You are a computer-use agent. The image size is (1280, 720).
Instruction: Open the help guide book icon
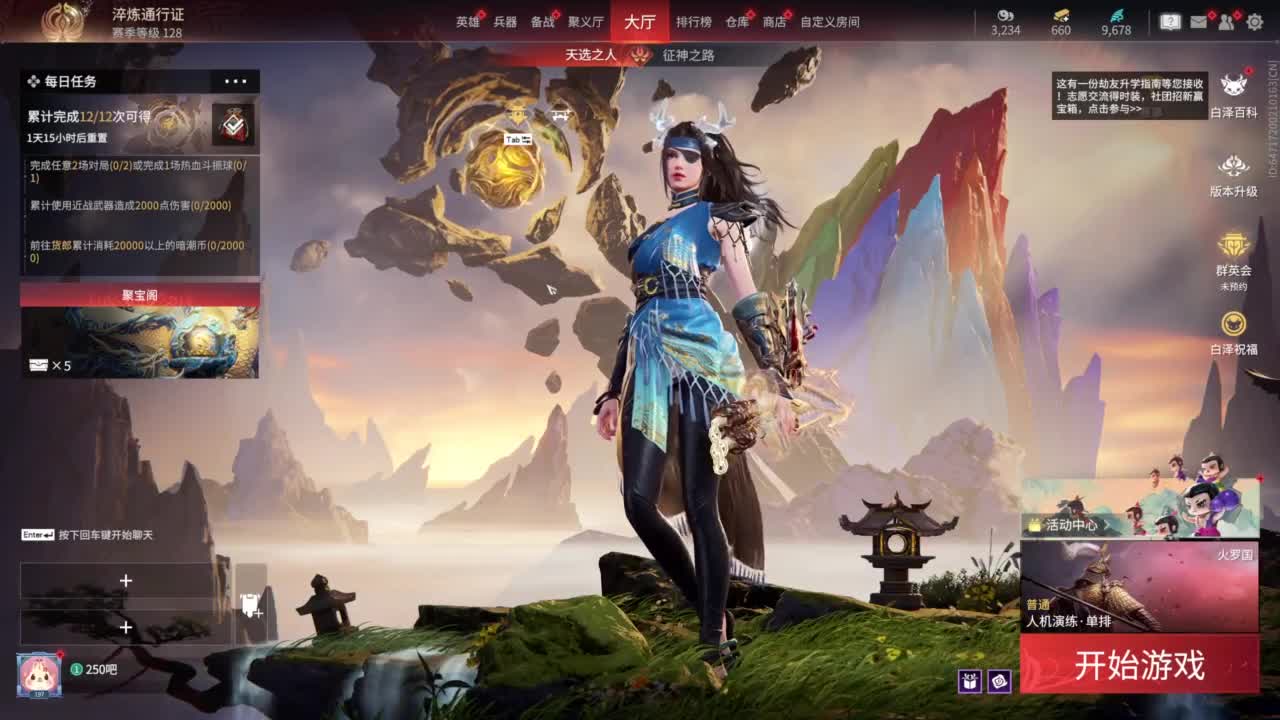tap(1170, 20)
